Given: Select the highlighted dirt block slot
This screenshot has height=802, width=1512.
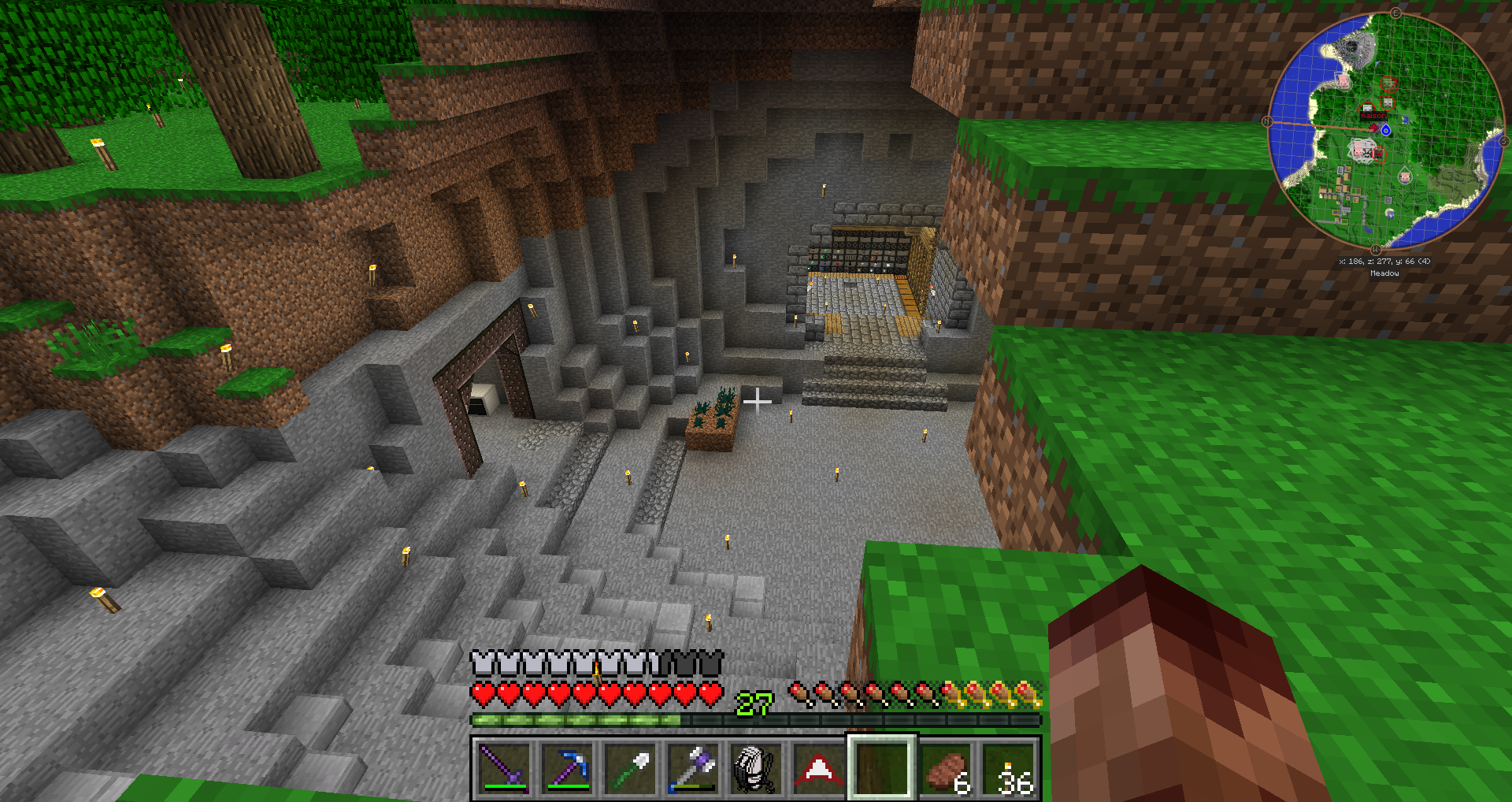Looking at the screenshot, I should pos(881,767).
